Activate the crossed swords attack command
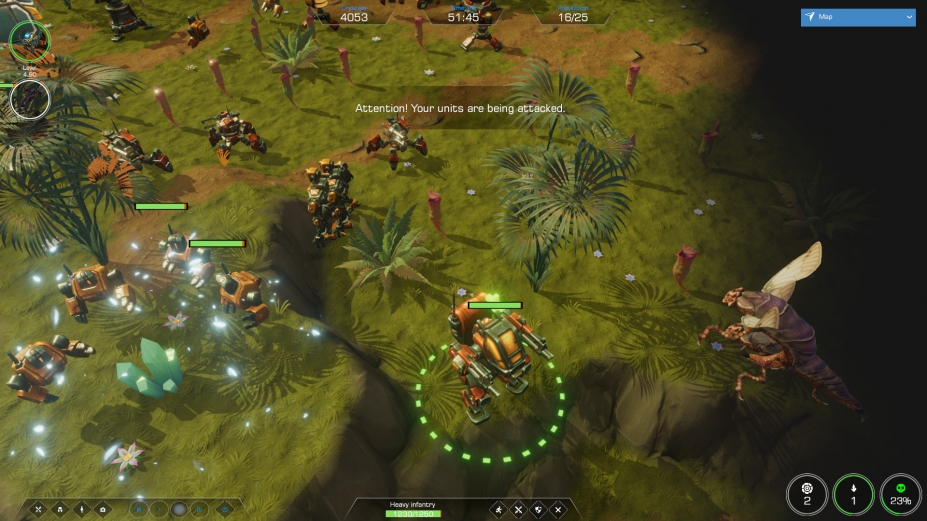Image resolution: width=927 pixels, height=521 pixels. [x=518, y=510]
